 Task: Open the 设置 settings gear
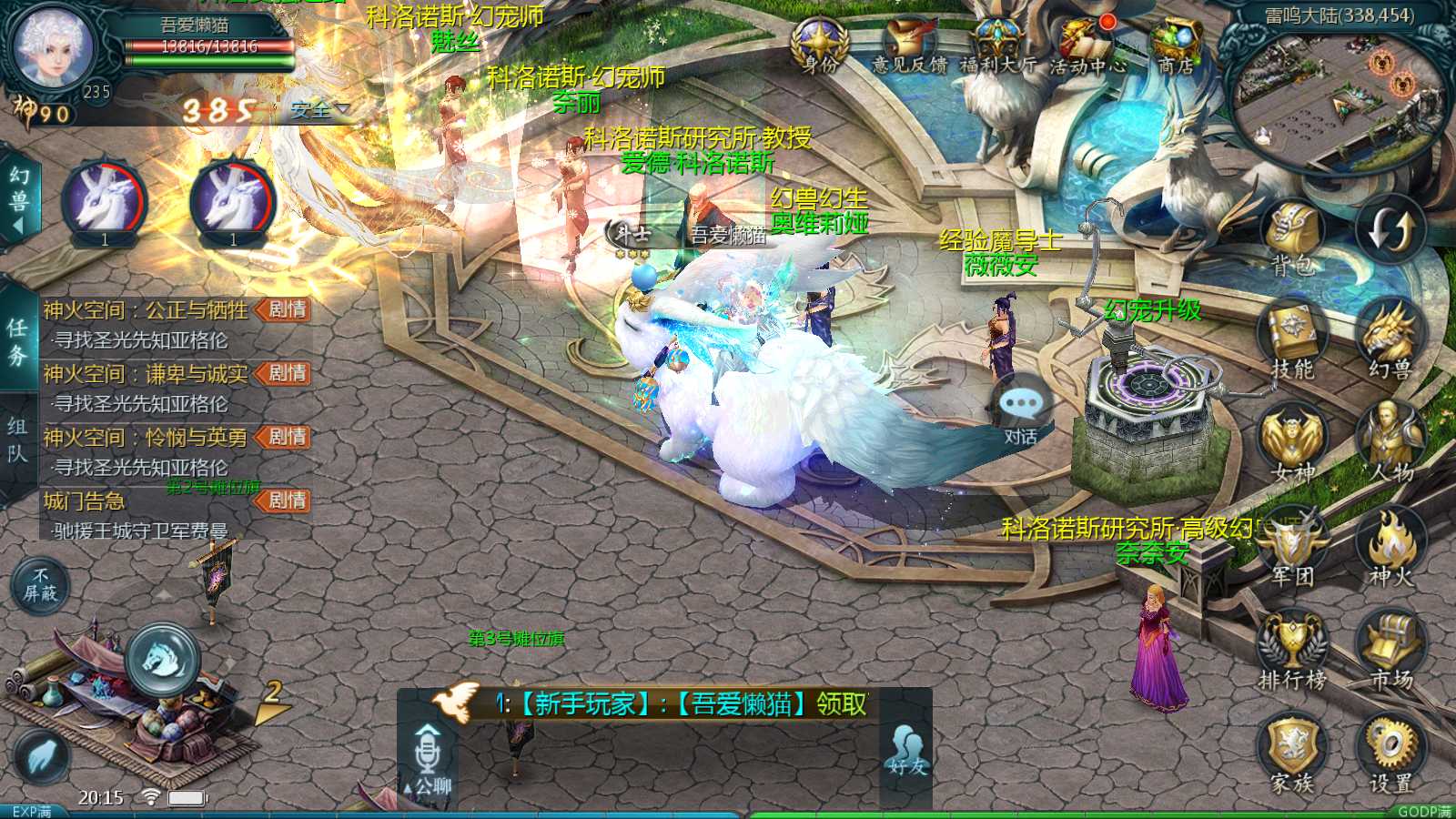point(1390,752)
